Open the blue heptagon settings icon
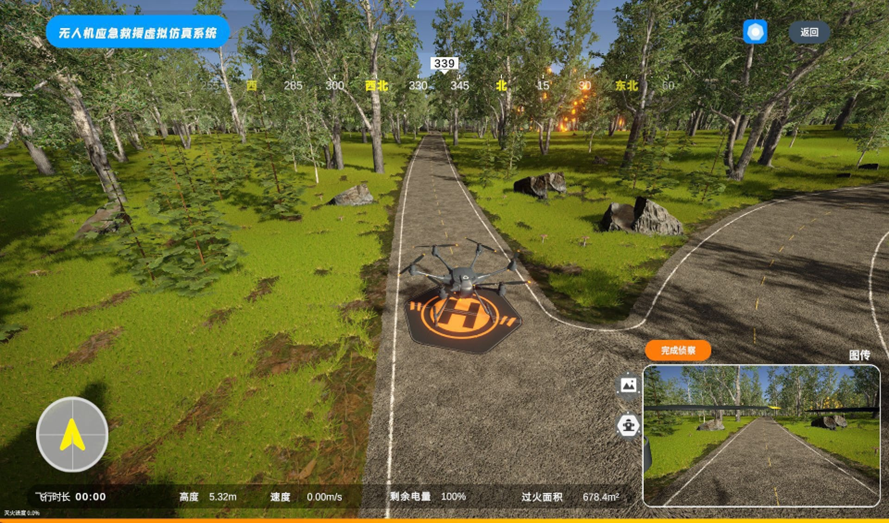Image resolution: width=889 pixels, height=523 pixels. [x=755, y=31]
